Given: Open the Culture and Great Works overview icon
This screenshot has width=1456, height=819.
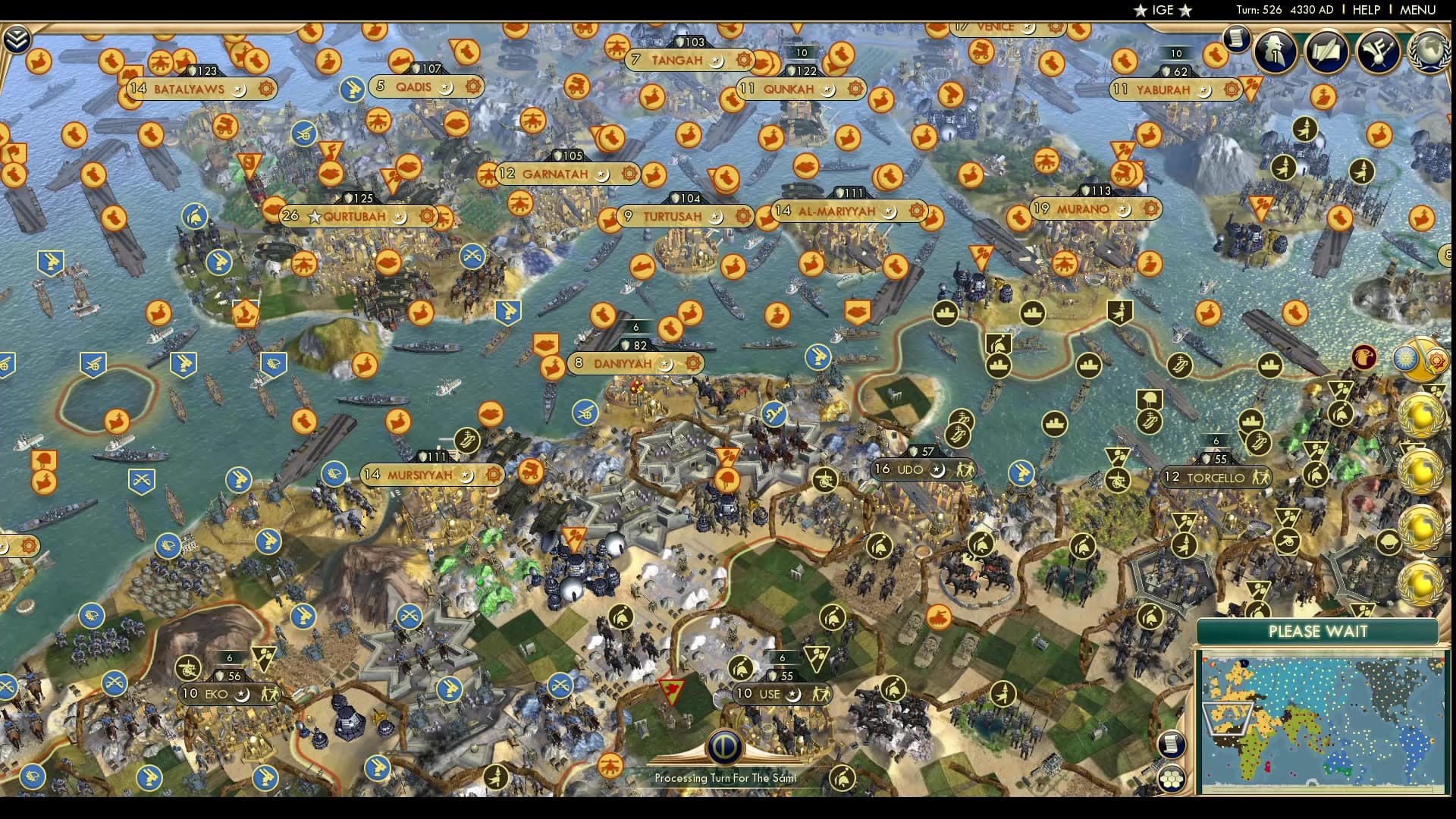Looking at the screenshot, I should [x=1378, y=51].
